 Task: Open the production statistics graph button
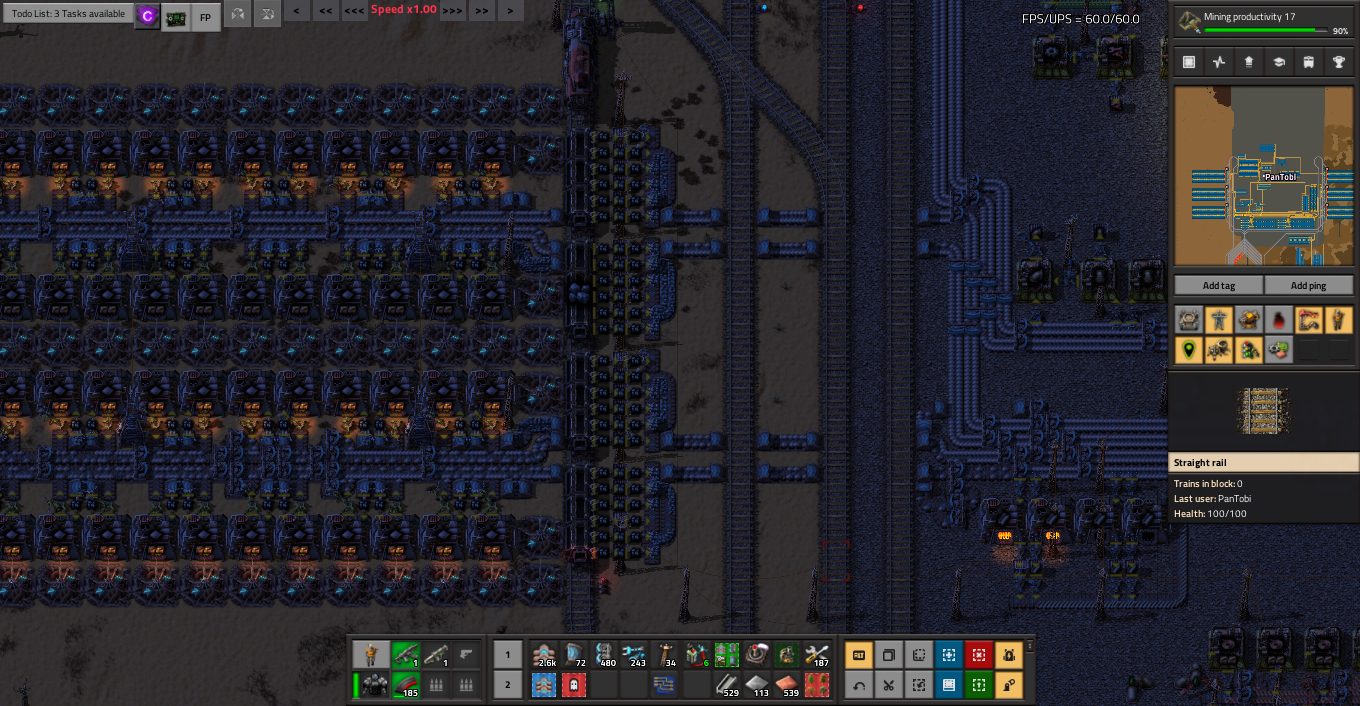click(1218, 62)
